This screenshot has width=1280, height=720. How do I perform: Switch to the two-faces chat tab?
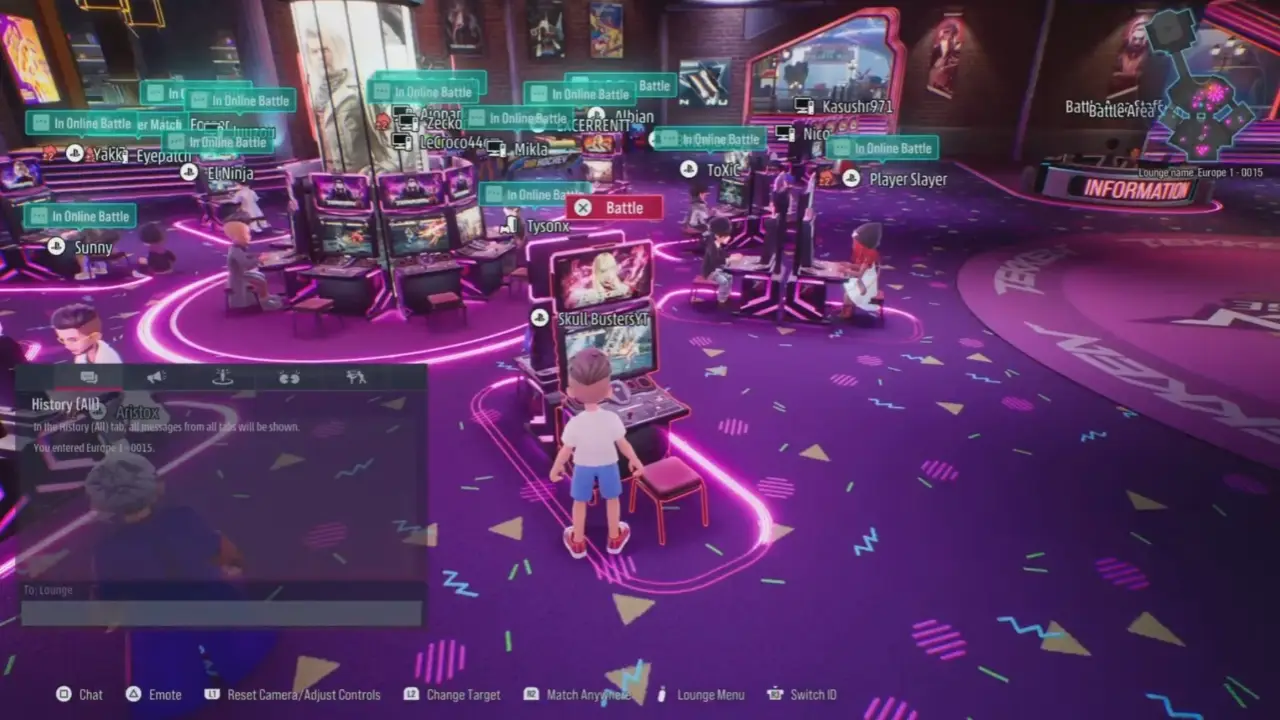point(289,377)
